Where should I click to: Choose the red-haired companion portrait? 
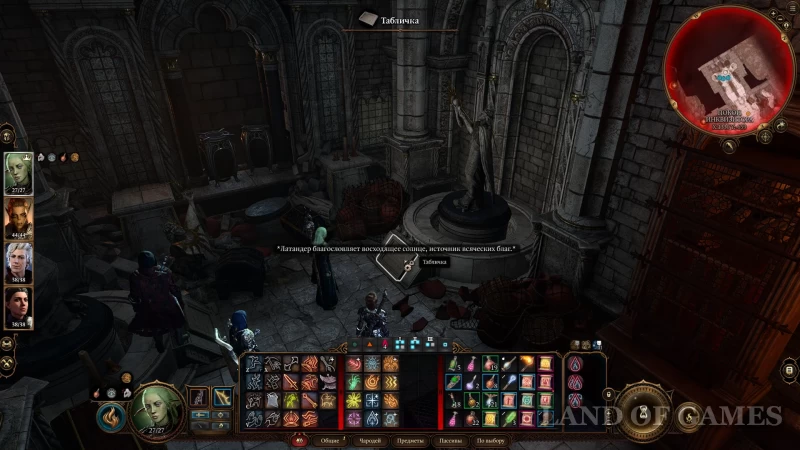pos(19,218)
